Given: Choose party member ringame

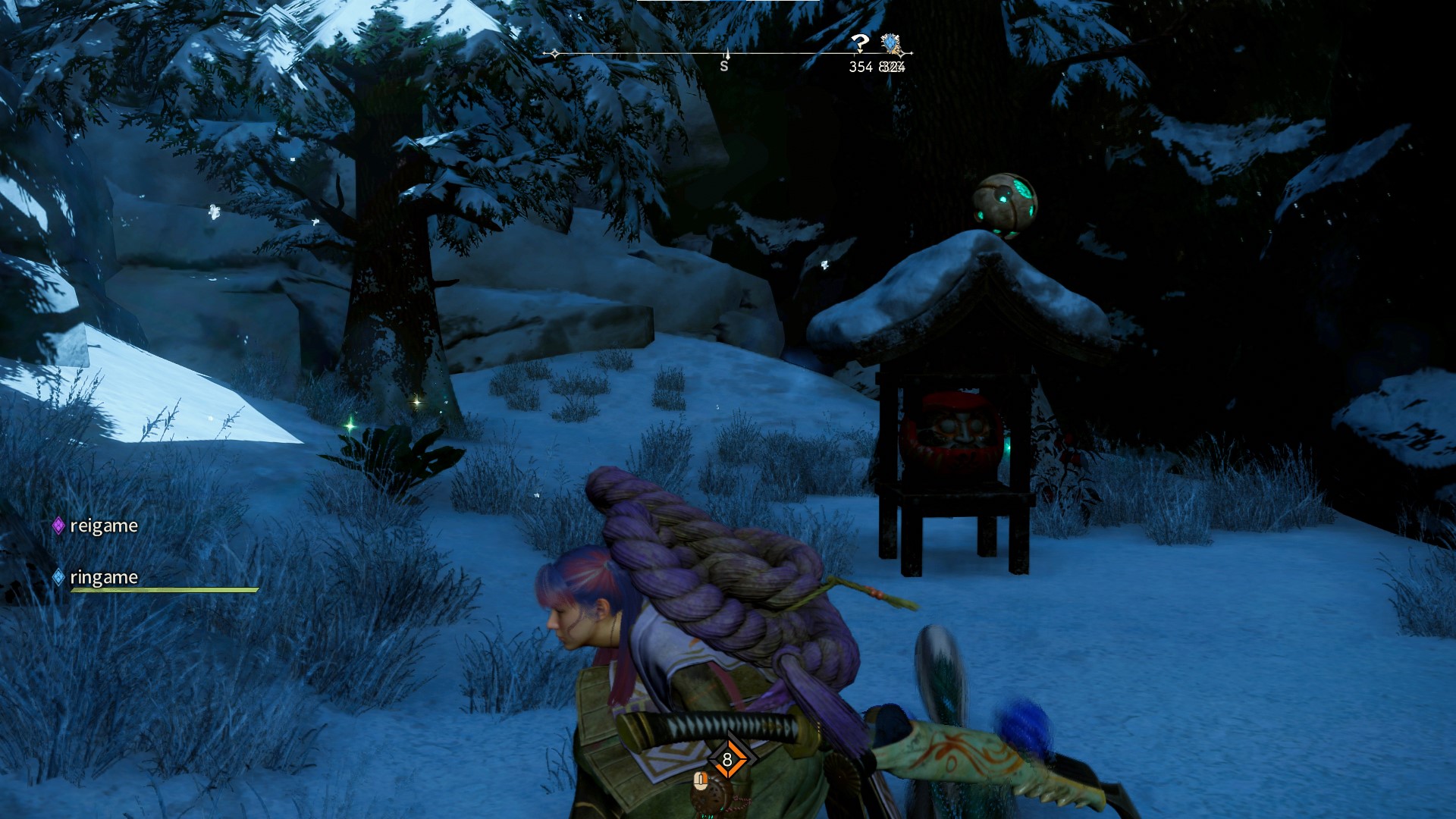Looking at the screenshot, I should click(103, 577).
